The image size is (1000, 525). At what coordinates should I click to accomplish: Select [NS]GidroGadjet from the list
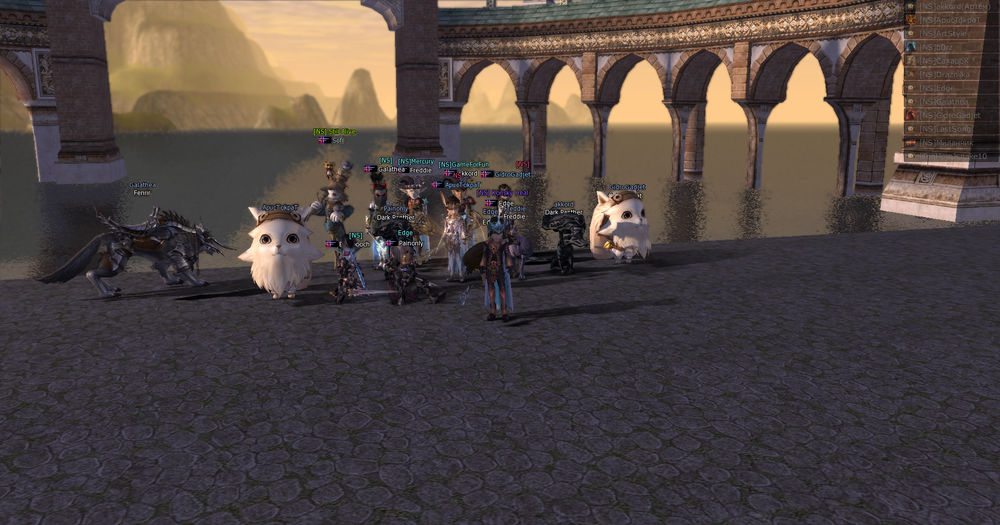point(950,115)
